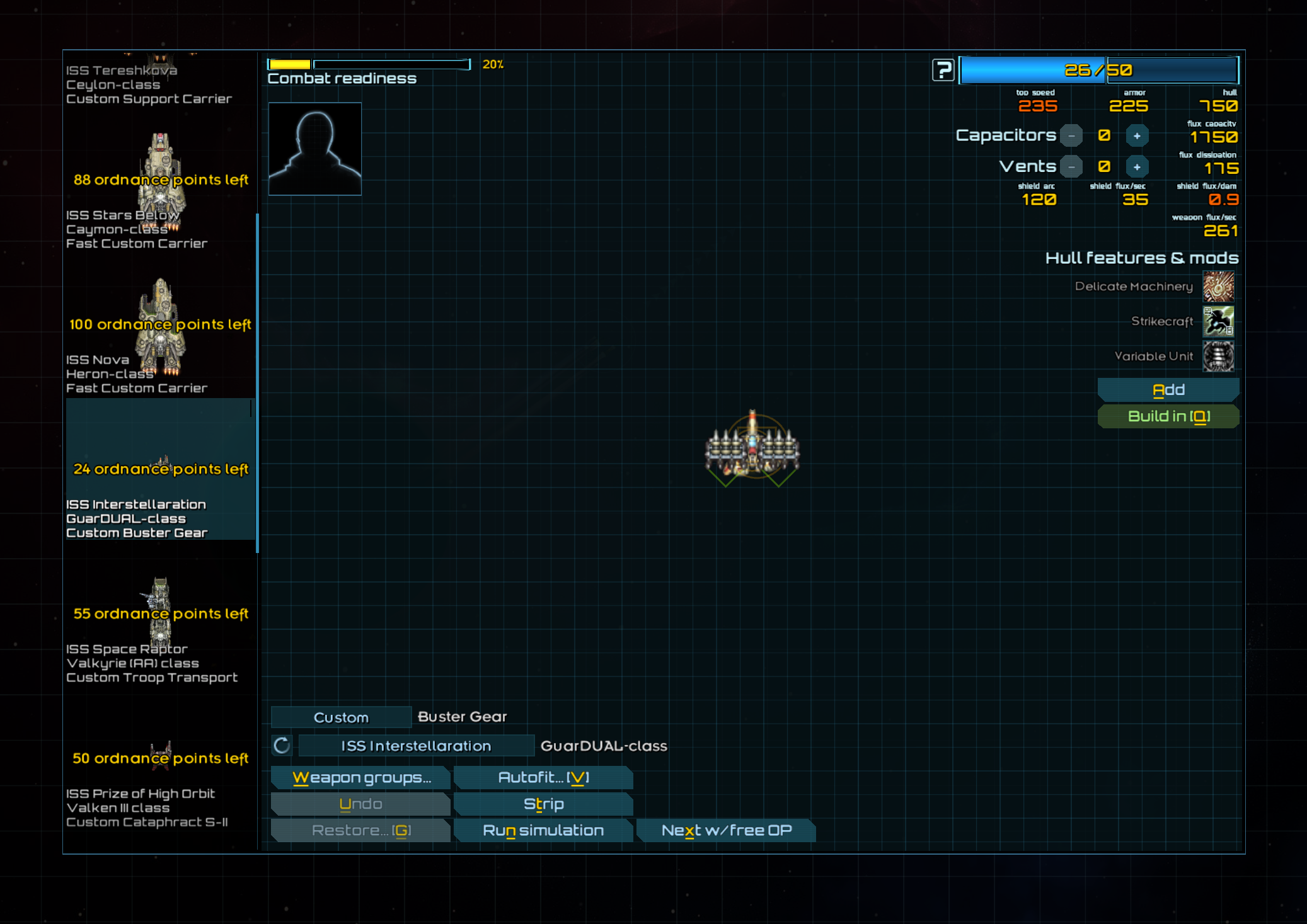Run simulation for this ship
The height and width of the screenshot is (924, 1307).
point(543,830)
